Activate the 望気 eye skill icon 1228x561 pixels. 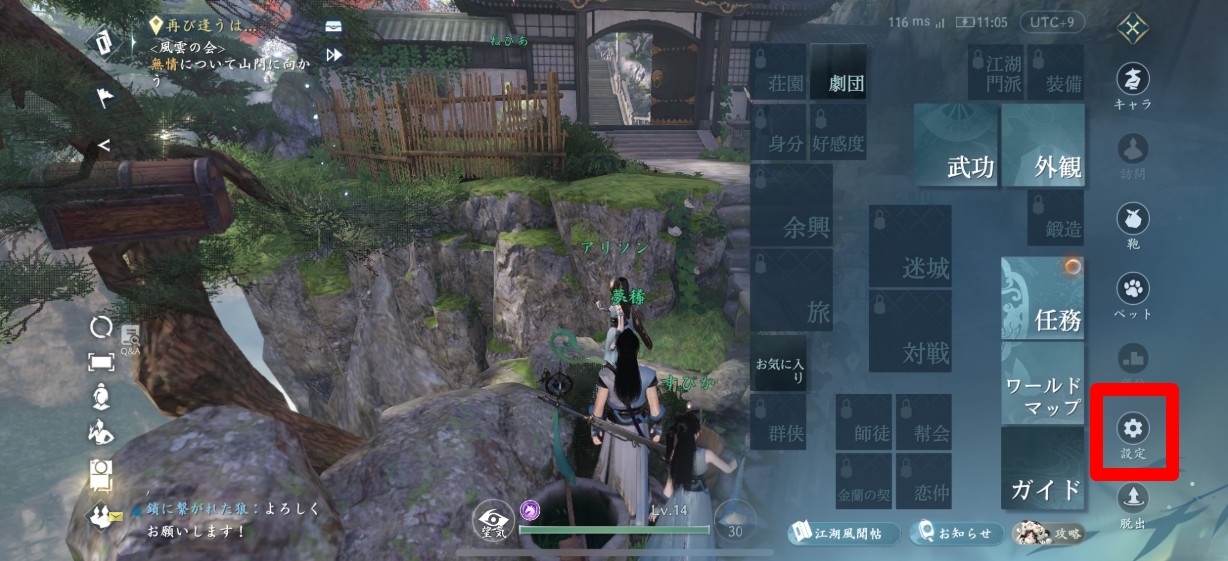492,520
